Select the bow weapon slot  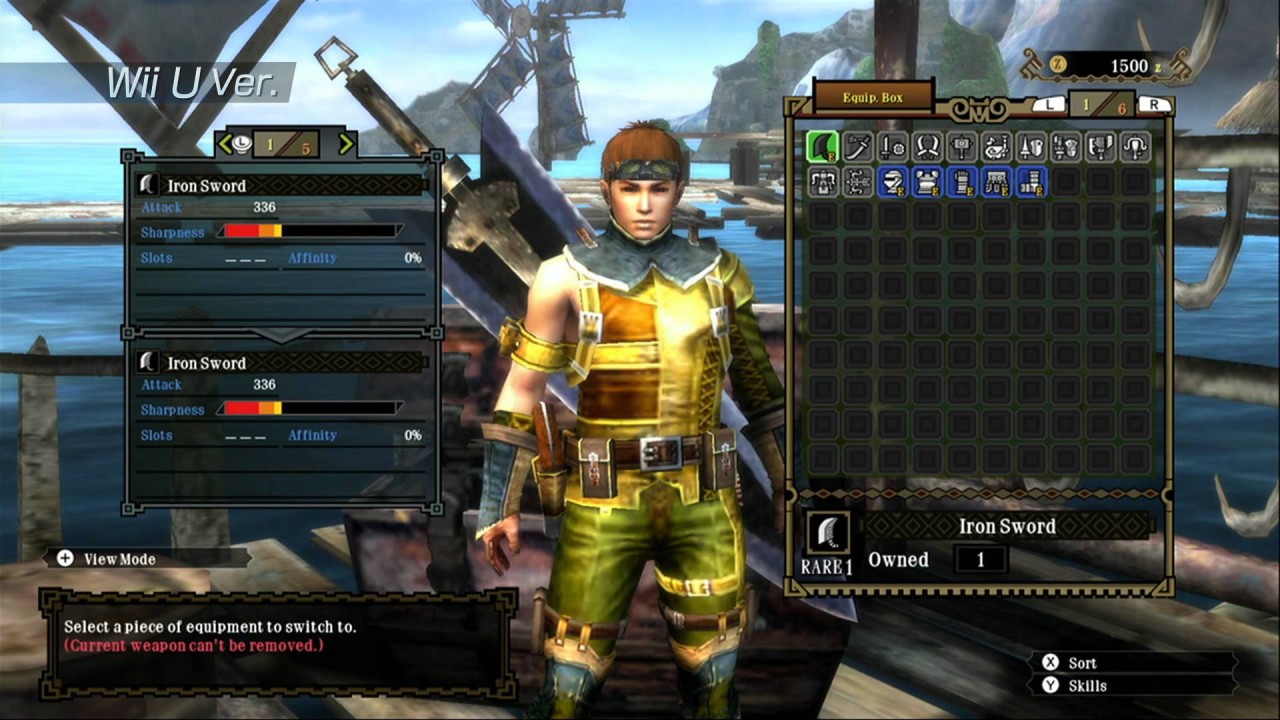(x=858, y=182)
